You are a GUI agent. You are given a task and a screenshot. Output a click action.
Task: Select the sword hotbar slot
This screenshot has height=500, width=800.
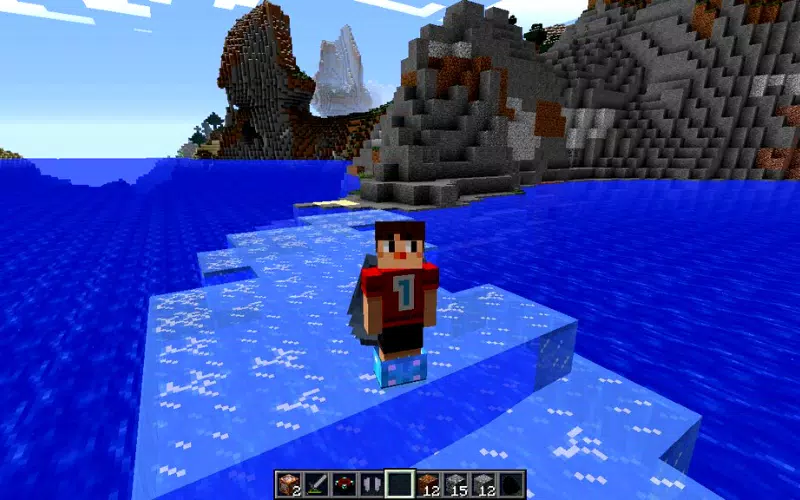pyautogui.click(x=317, y=484)
